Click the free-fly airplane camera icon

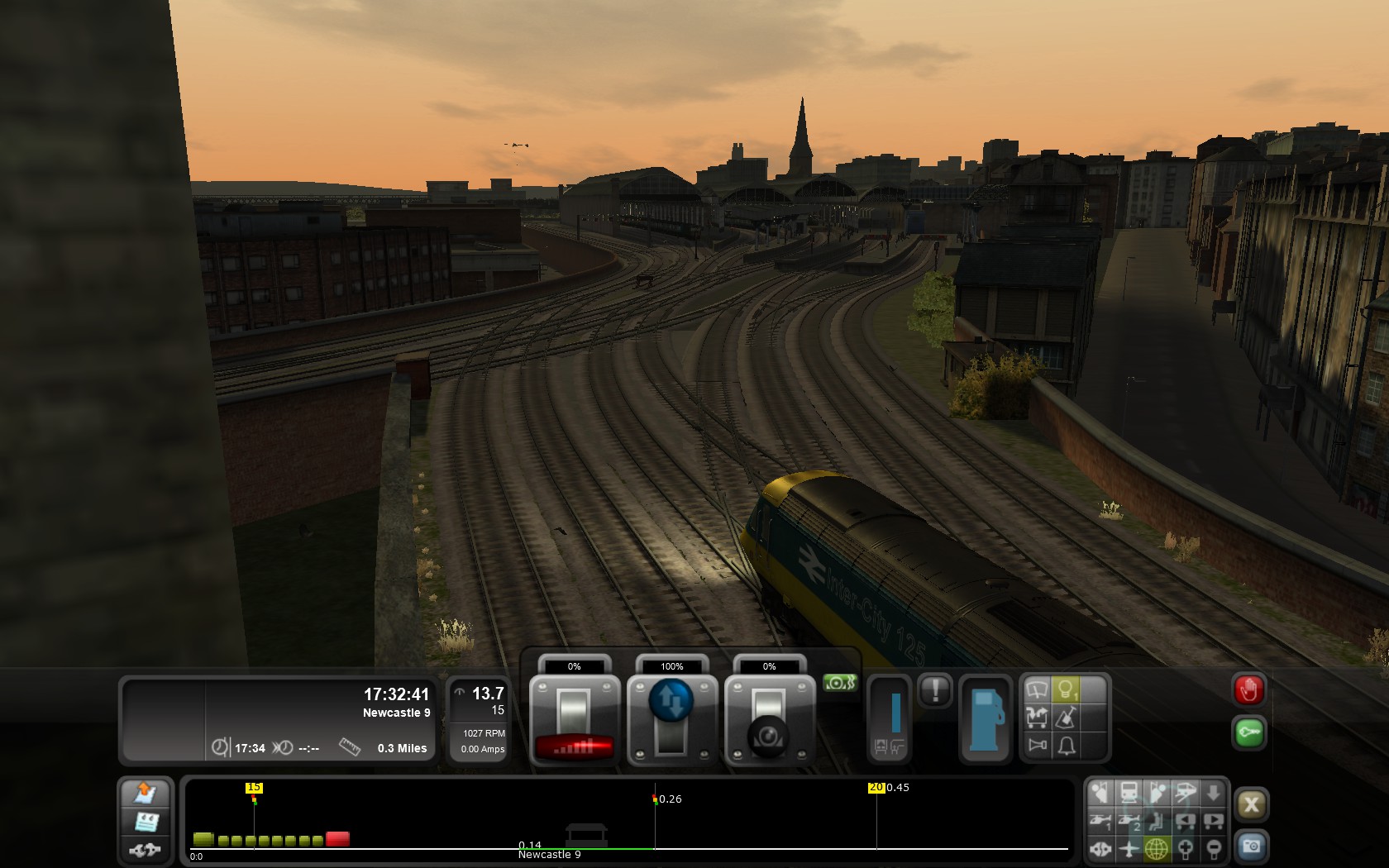tap(1129, 848)
